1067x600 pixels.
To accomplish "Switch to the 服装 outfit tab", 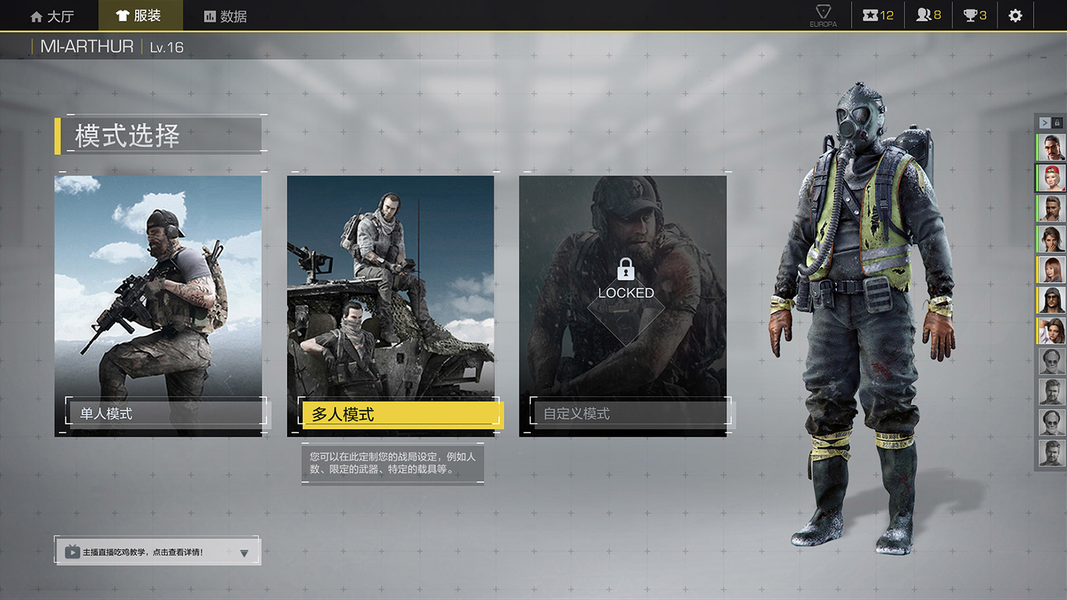I will point(139,16).
